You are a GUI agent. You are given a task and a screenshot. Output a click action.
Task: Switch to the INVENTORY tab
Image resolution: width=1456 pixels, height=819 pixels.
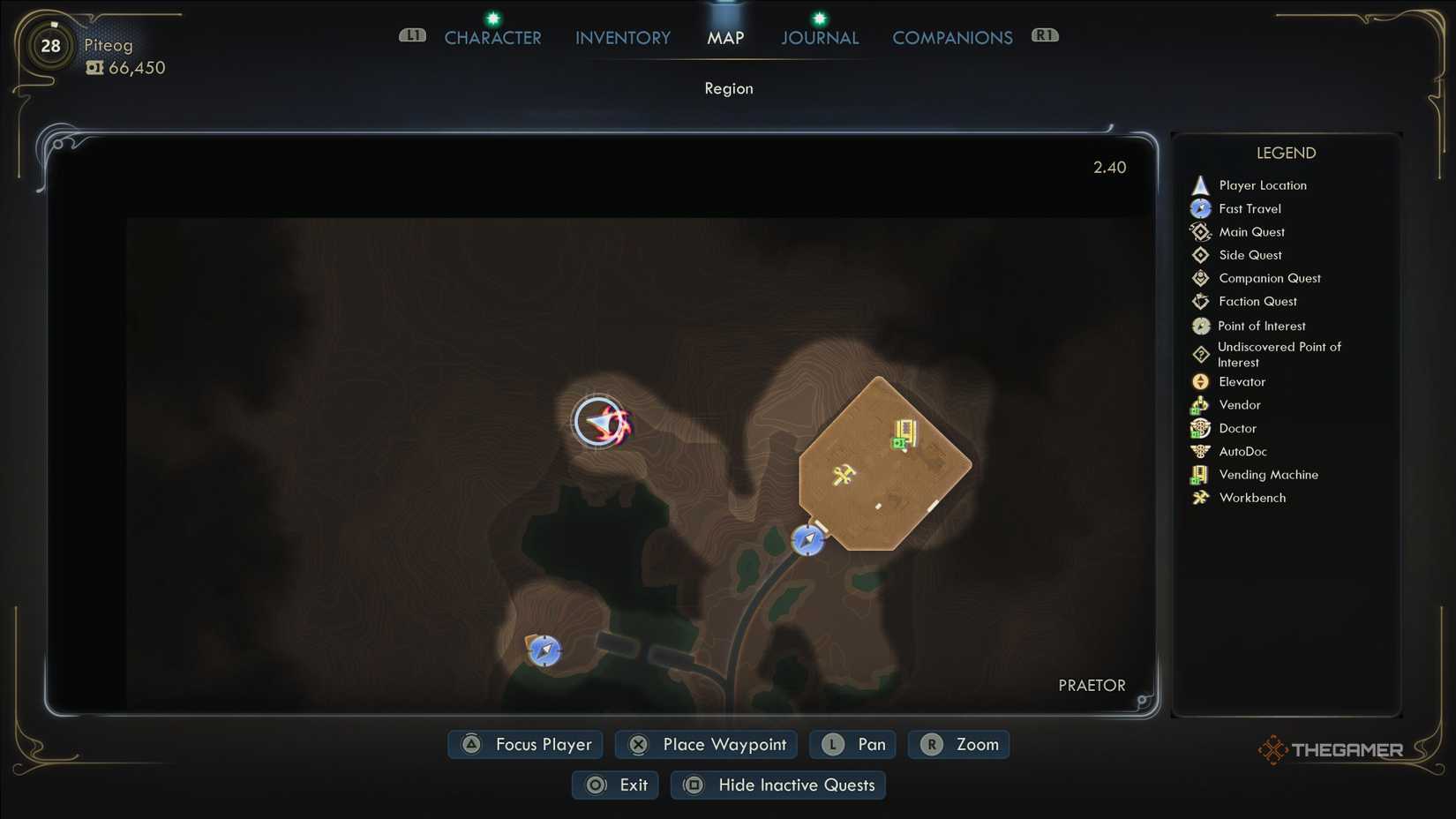click(x=622, y=37)
